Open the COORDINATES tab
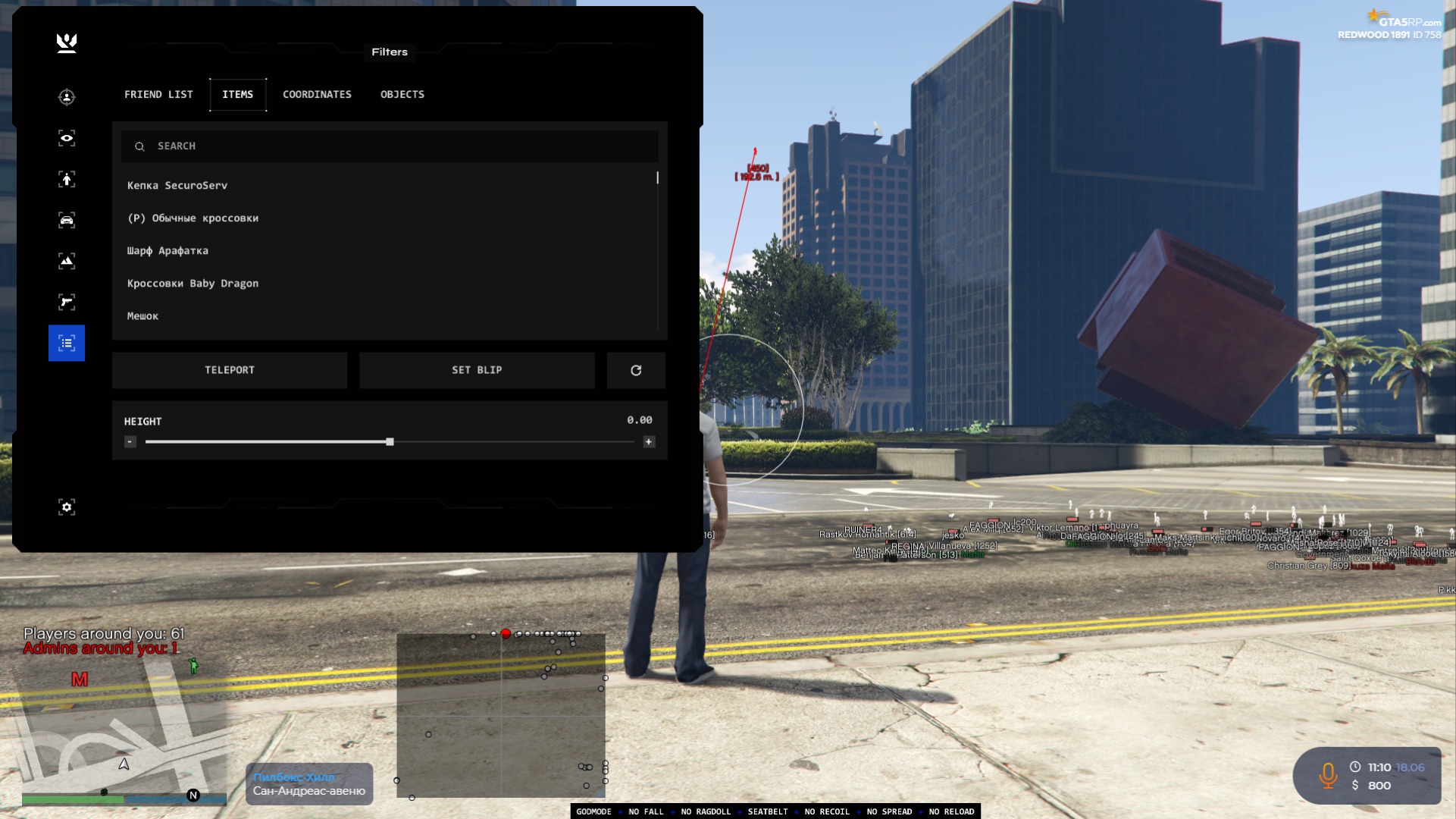Viewport: 1456px width, 819px height. (x=317, y=94)
